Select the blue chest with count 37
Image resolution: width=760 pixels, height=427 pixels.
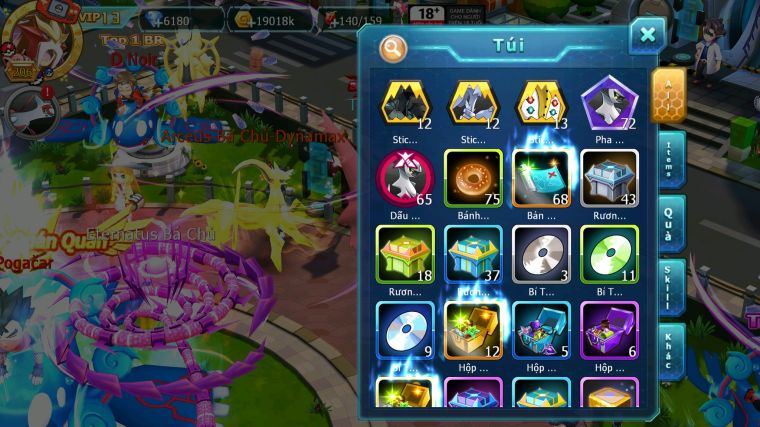click(473, 254)
